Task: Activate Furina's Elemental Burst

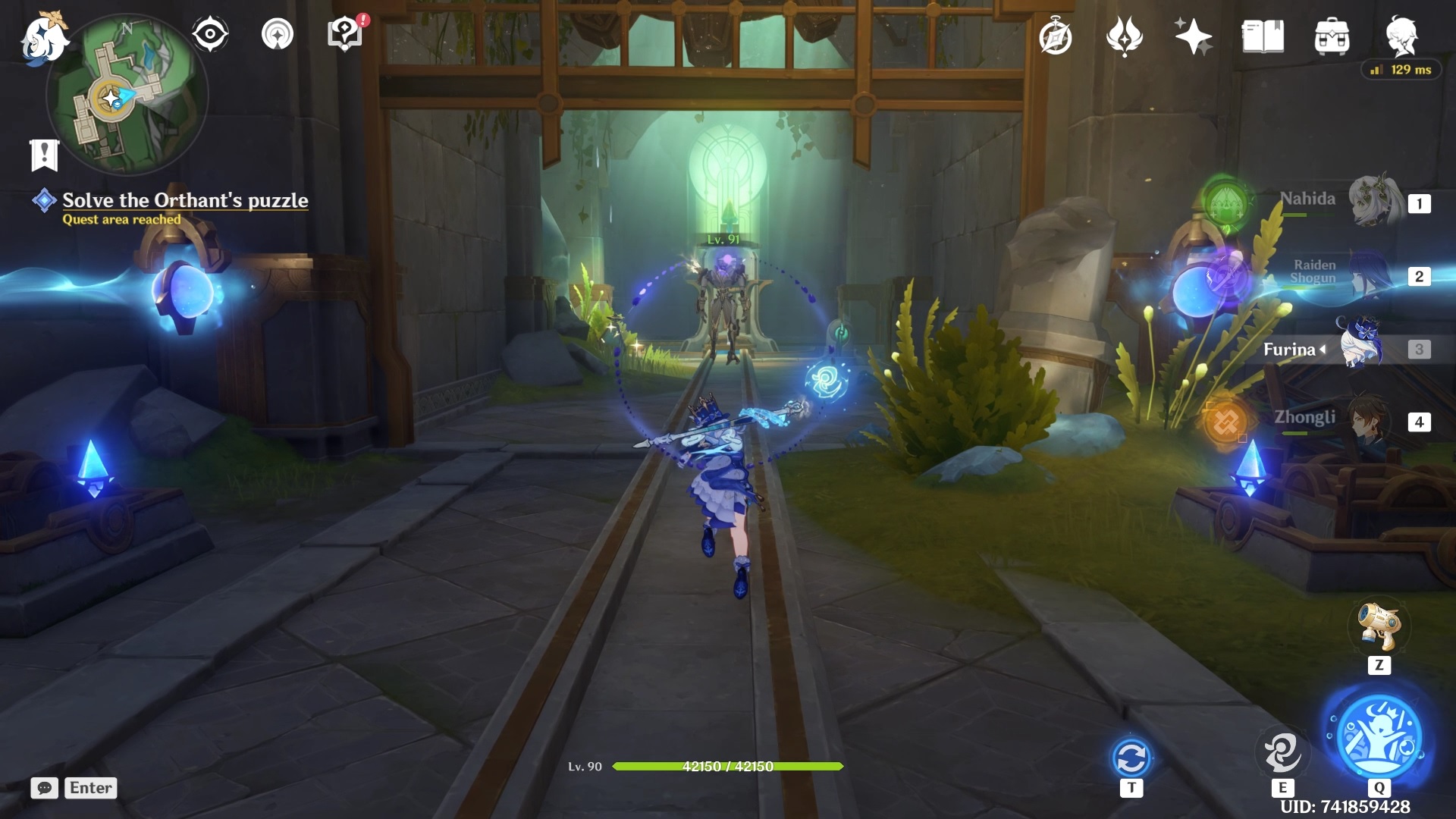Action: pyautogui.click(x=1379, y=736)
